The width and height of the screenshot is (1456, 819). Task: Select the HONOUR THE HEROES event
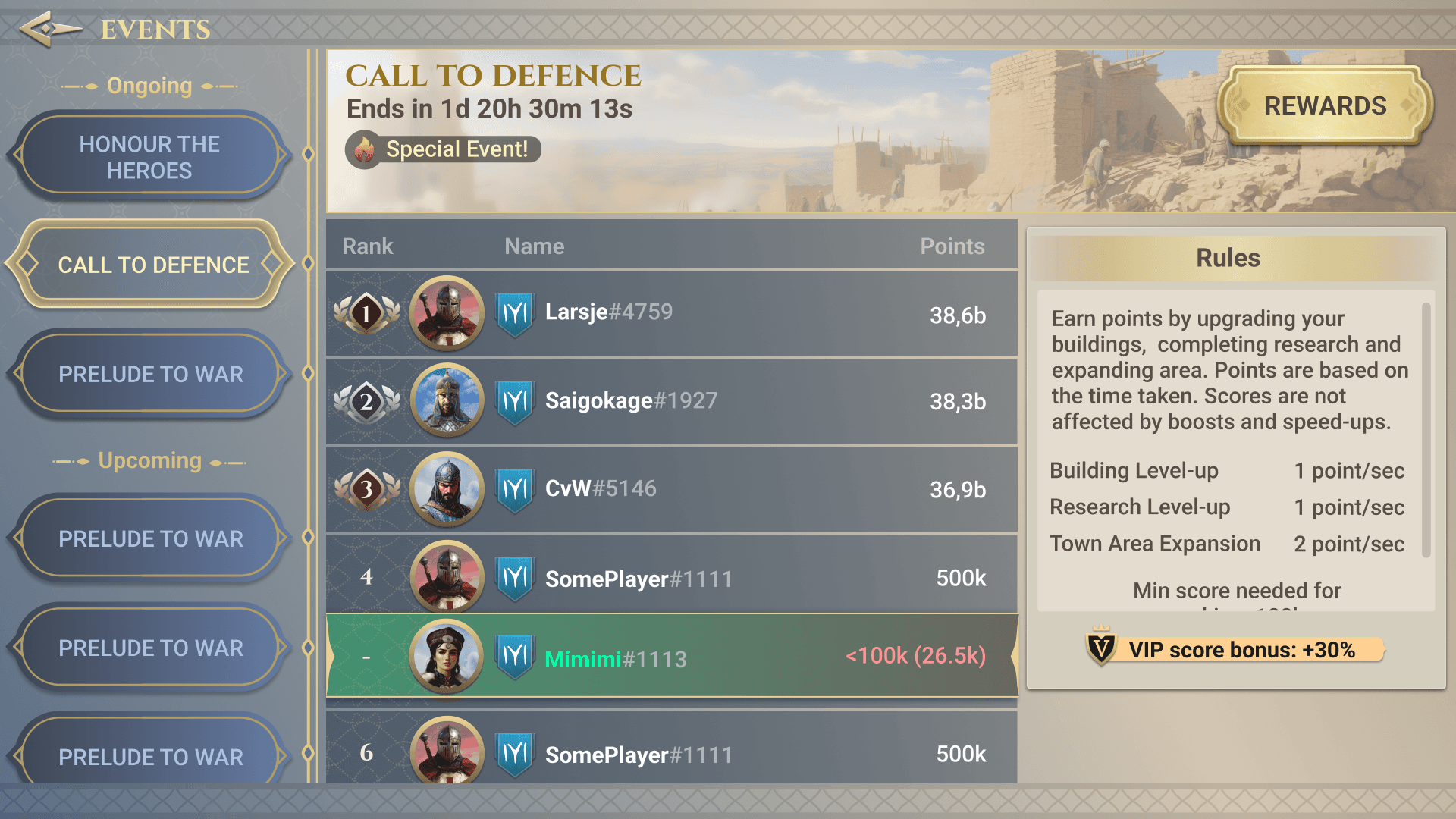coord(149,156)
